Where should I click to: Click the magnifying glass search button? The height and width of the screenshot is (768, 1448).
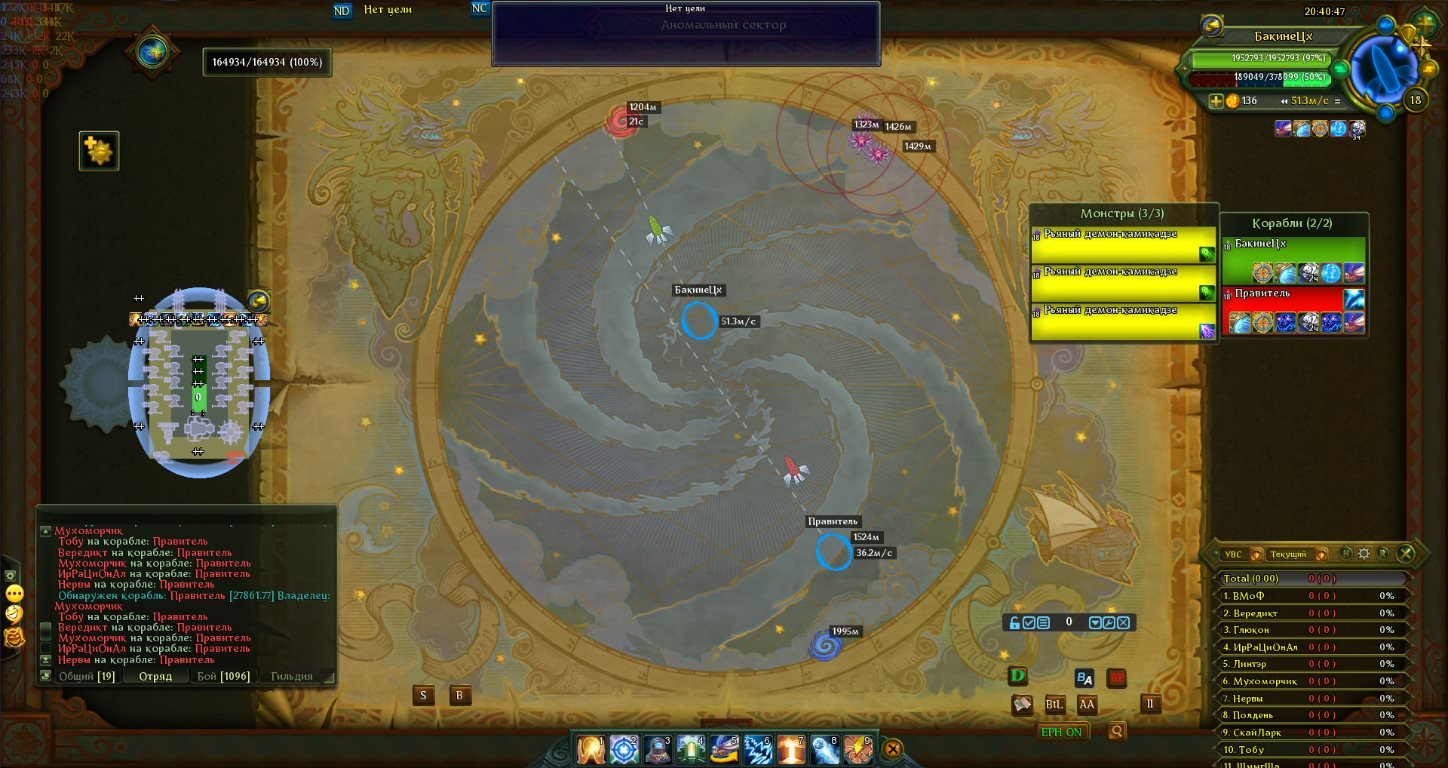(x=1116, y=731)
